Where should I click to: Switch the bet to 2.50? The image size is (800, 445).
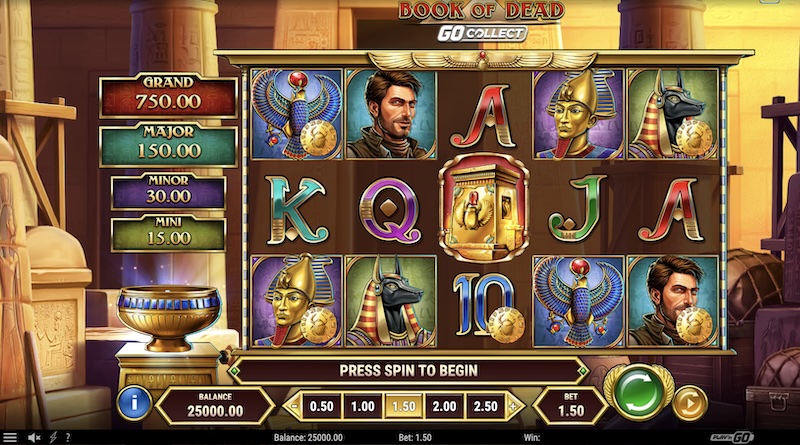pyautogui.click(x=485, y=405)
